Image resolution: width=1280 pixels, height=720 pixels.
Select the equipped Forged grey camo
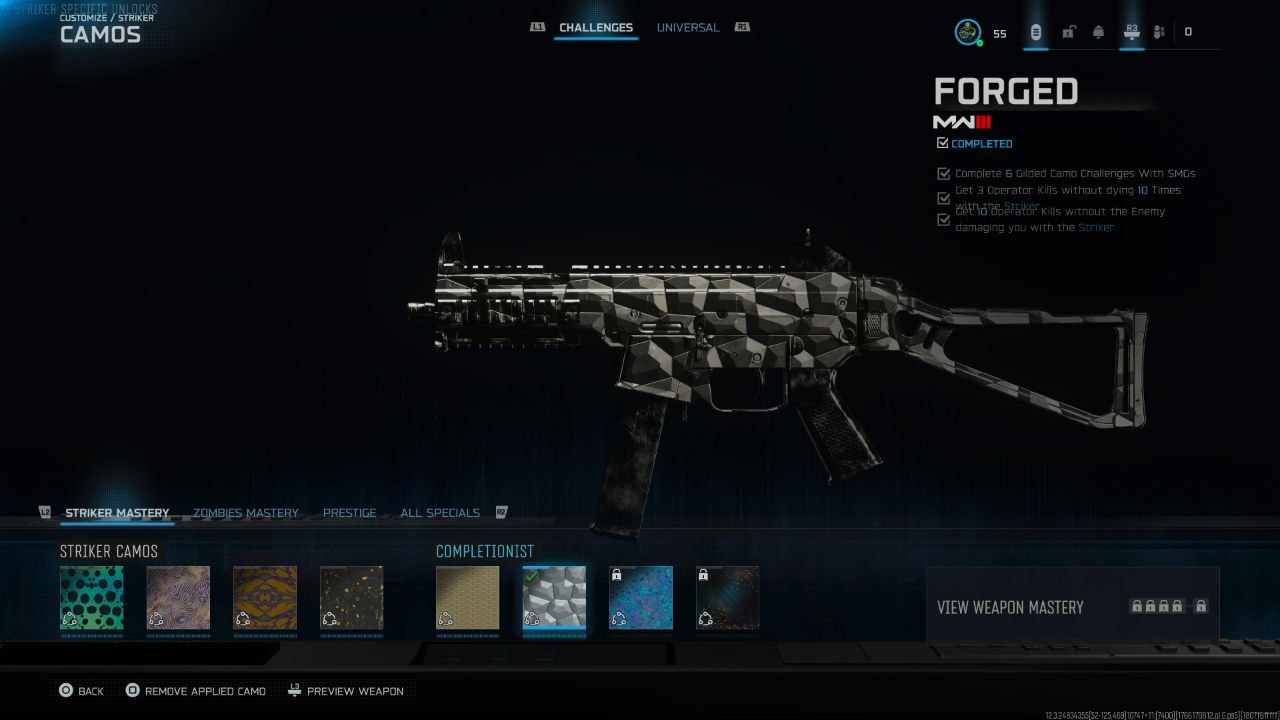pyautogui.click(x=554, y=598)
